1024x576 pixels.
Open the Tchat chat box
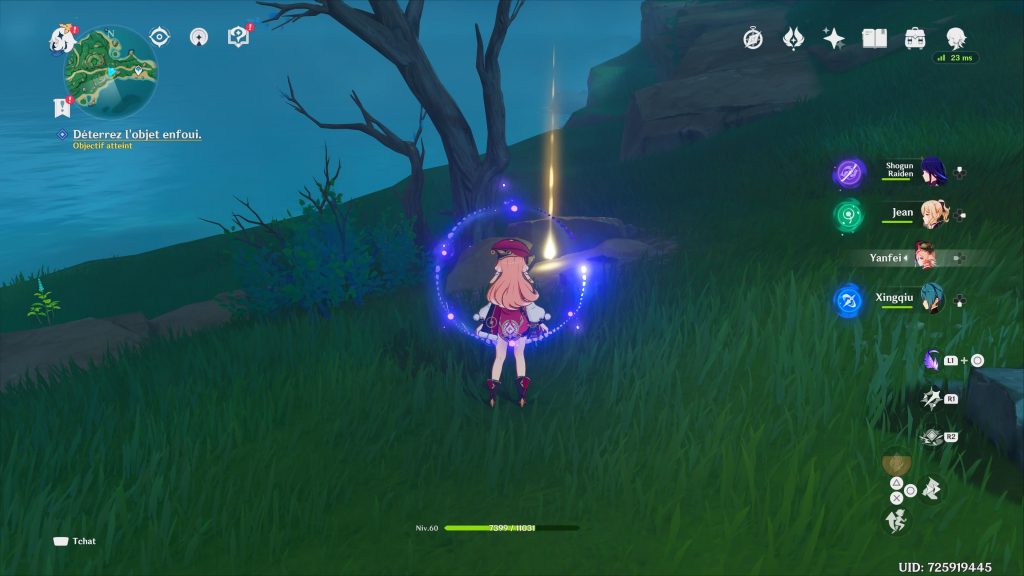(x=76, y=541)
